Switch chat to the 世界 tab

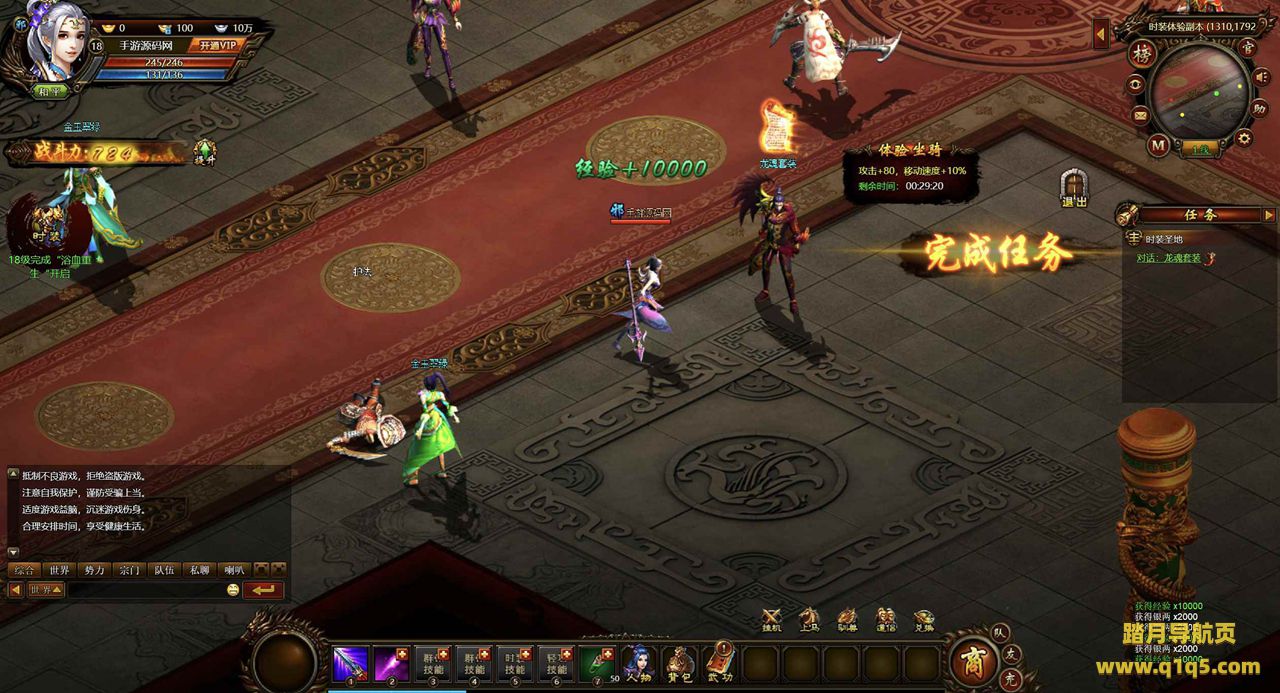(x=59, y=570)
